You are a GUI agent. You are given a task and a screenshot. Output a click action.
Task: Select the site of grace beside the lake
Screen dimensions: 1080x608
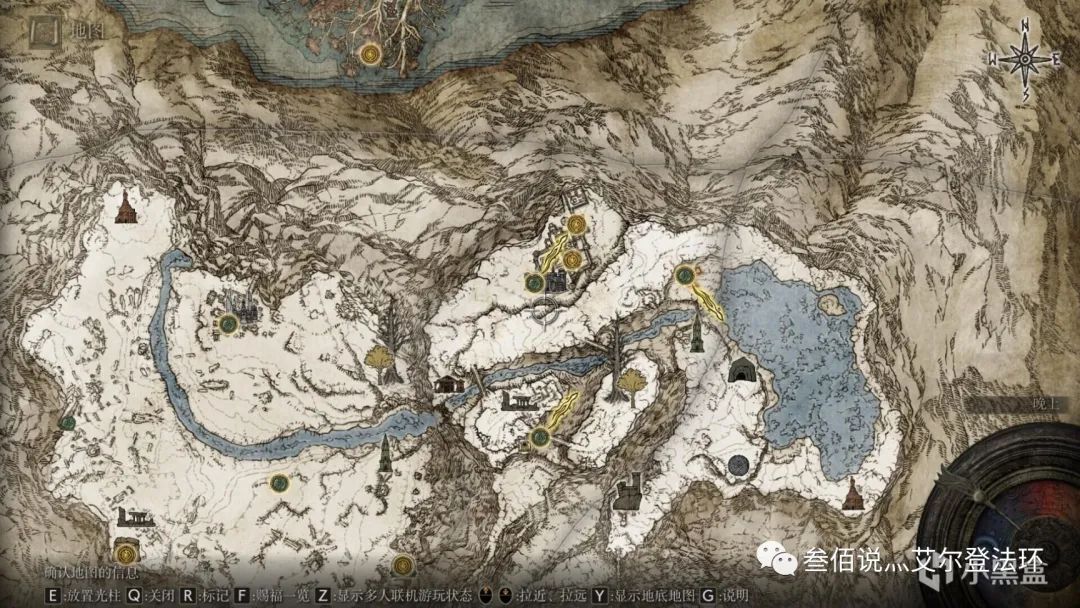[x=685, y=274]
